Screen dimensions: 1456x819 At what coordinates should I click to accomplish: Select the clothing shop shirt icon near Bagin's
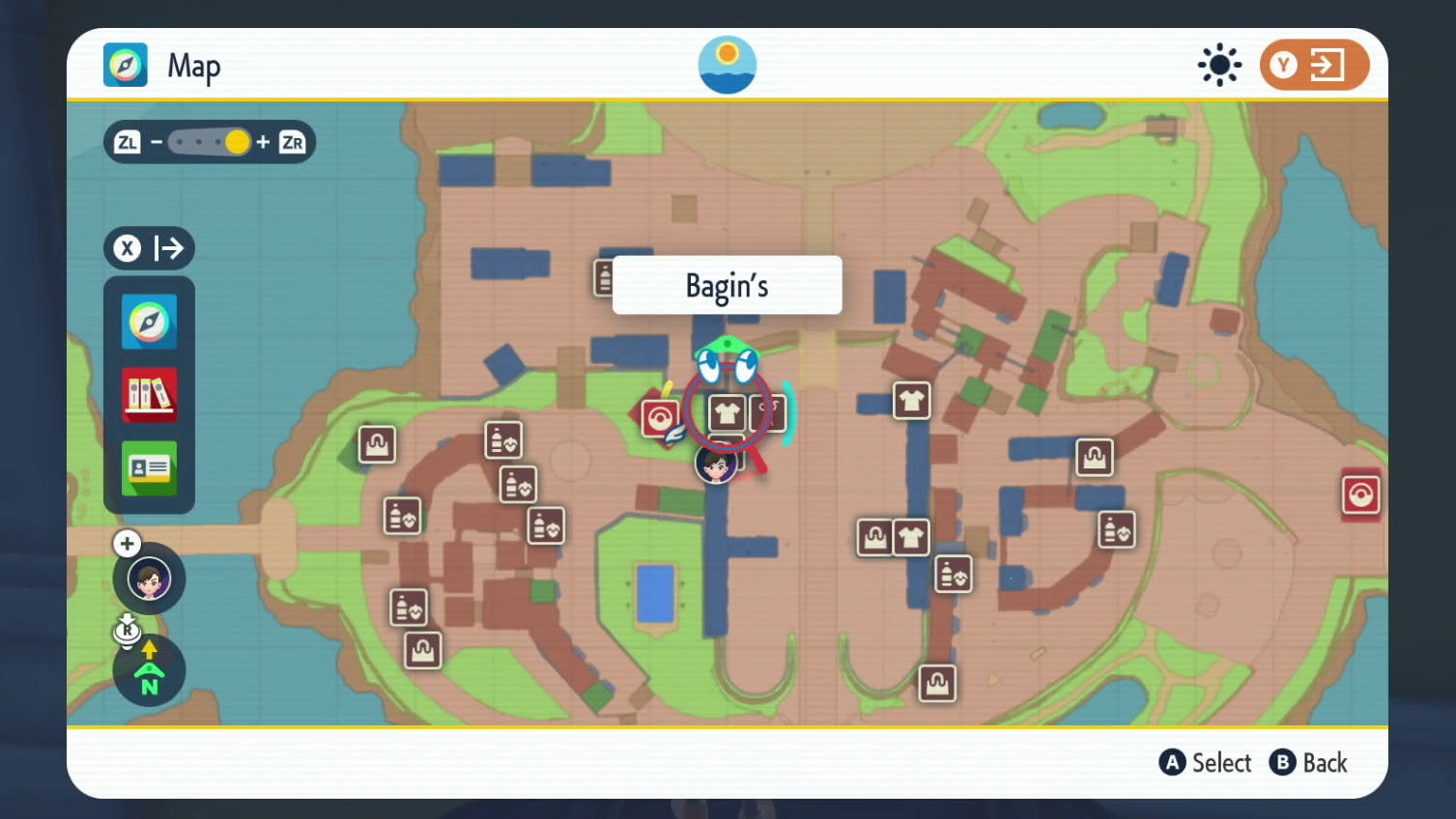point(725,412)
